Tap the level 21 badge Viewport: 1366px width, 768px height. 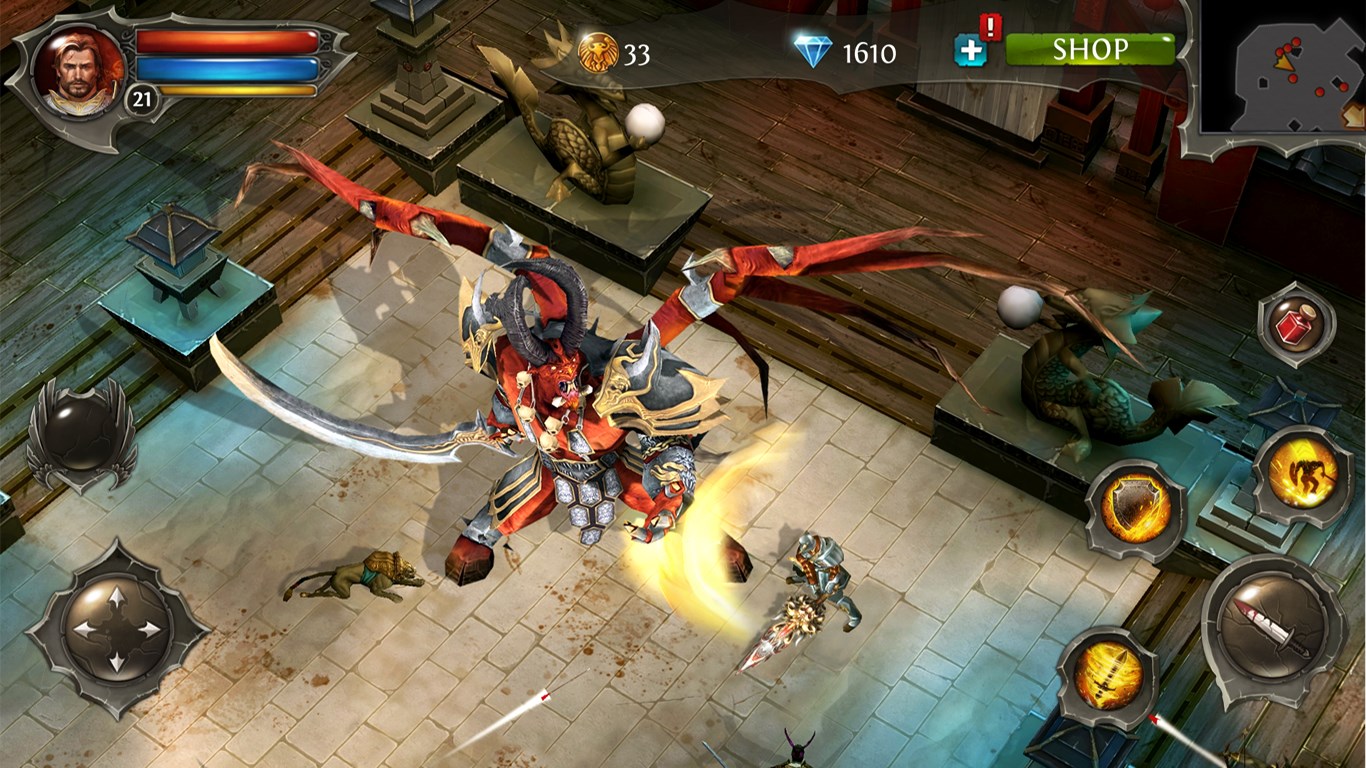click(x=140, y=97)
